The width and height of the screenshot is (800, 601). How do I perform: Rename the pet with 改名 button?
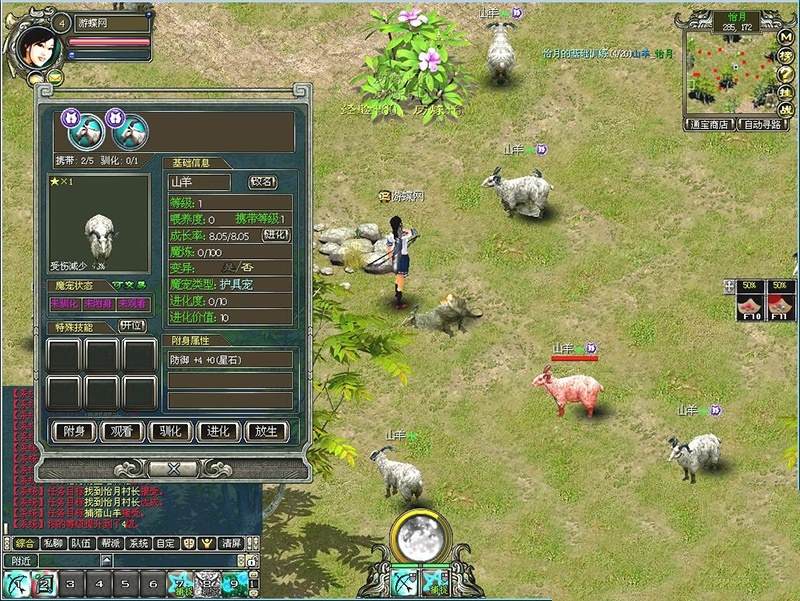[262, 182]
